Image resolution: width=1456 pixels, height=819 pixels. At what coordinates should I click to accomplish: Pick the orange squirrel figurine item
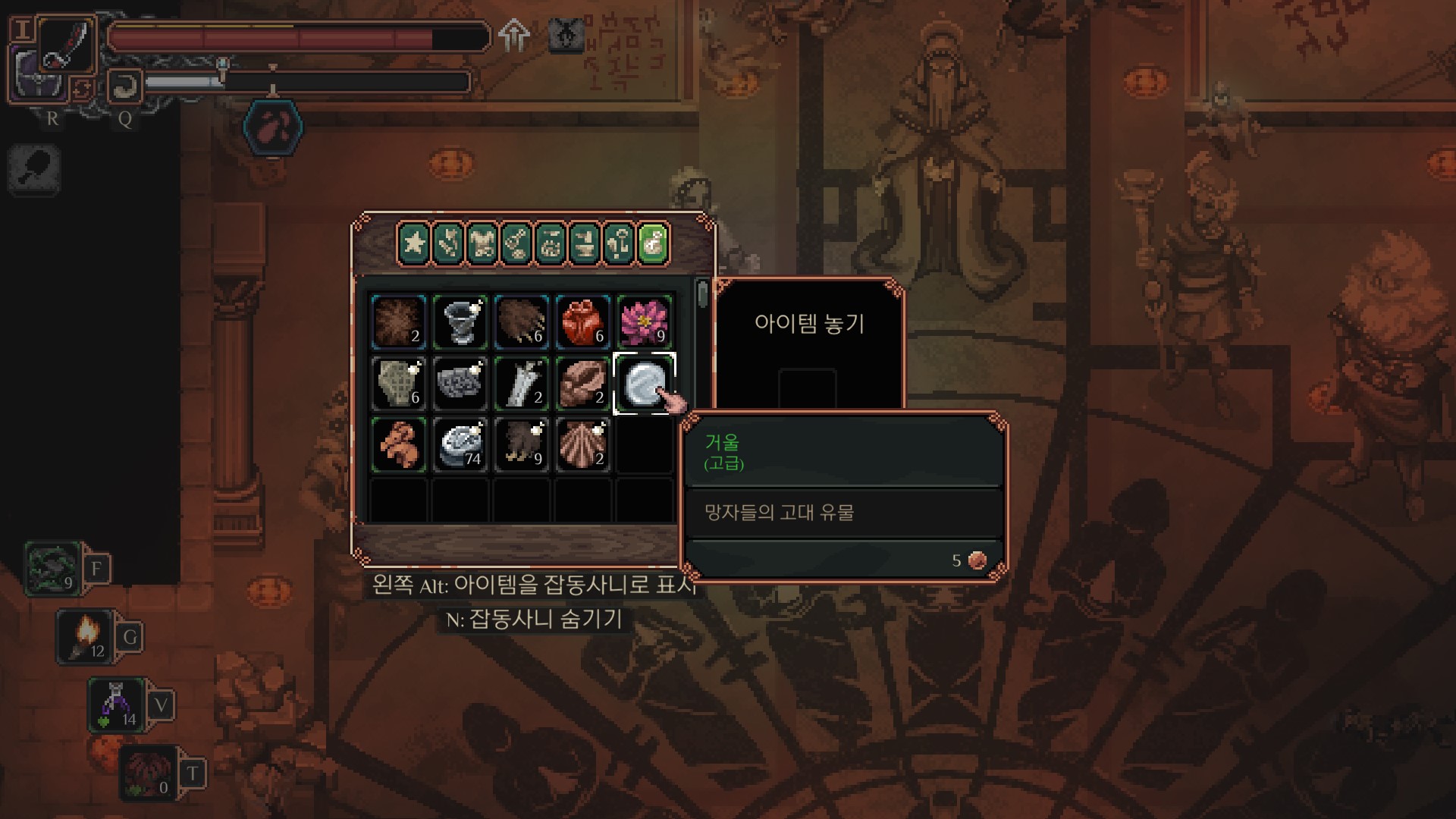[398, 444]
